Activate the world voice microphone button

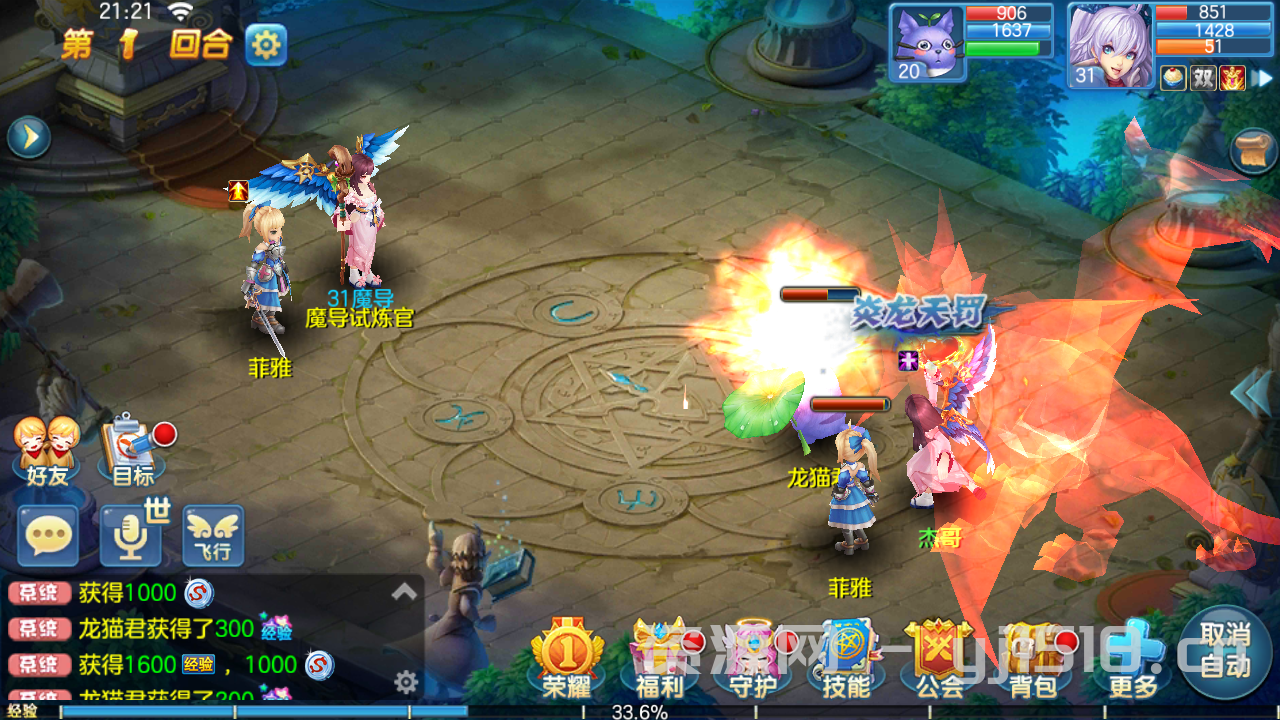[131, 537]
